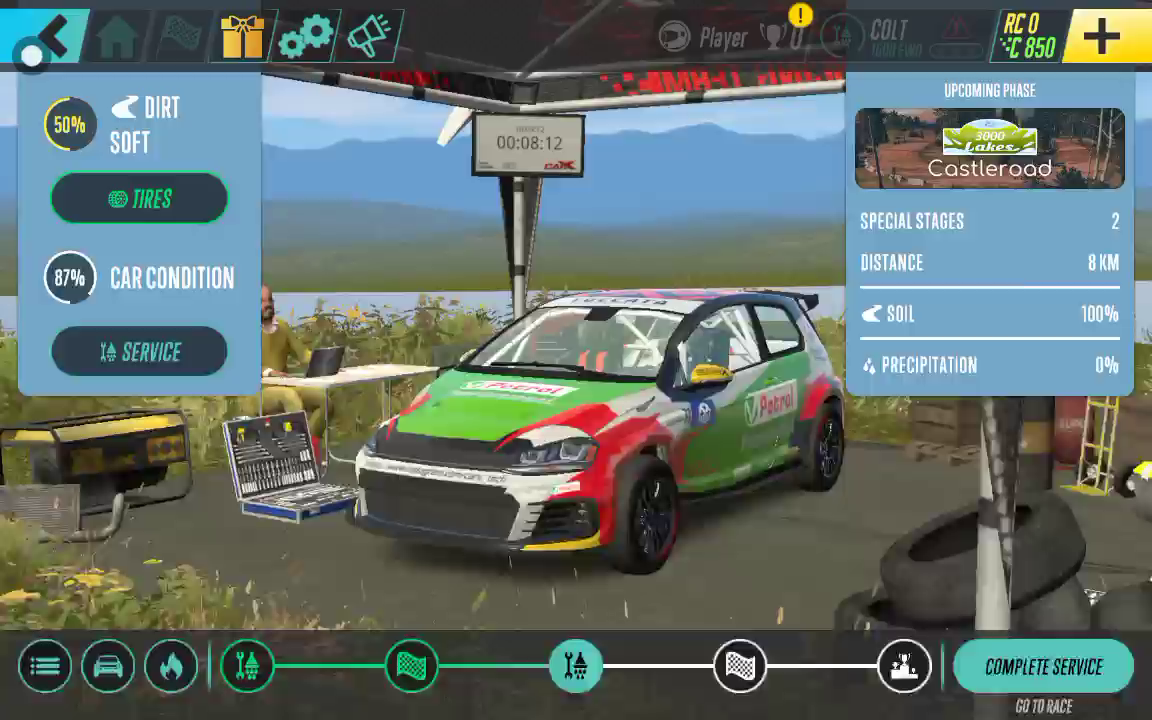Screen dimensions: 1152x720
Task: Click the Service button for car repairs
Action: (x=139, y=352)
